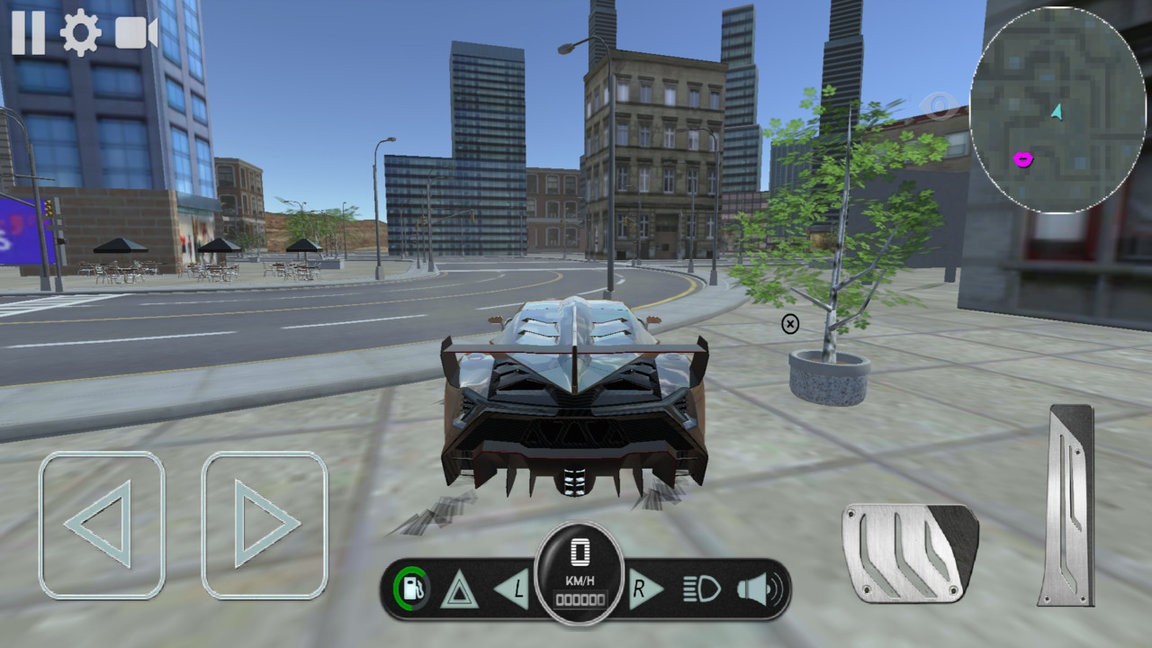The image size is (1152, 648).
Task: Switch camera view with the camera icon
Action: (137, 33)
